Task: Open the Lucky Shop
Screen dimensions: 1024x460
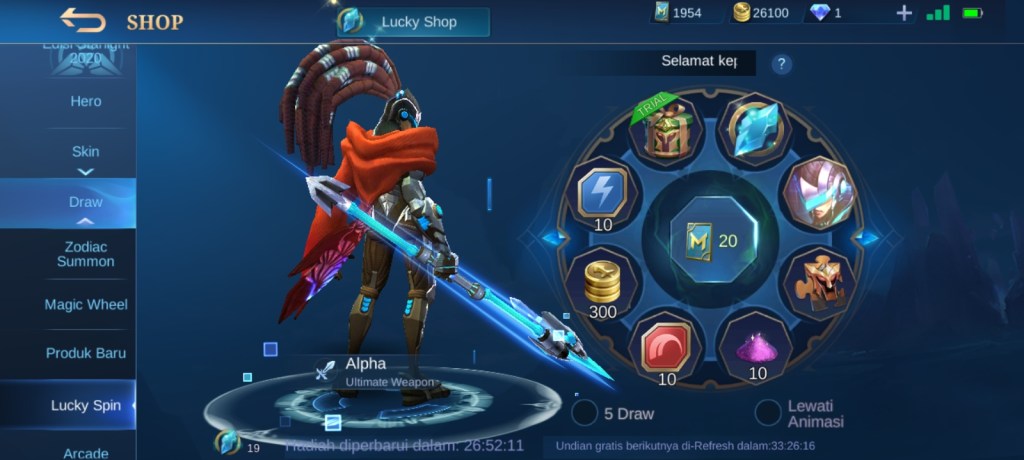Action: (x=414, y=22)
